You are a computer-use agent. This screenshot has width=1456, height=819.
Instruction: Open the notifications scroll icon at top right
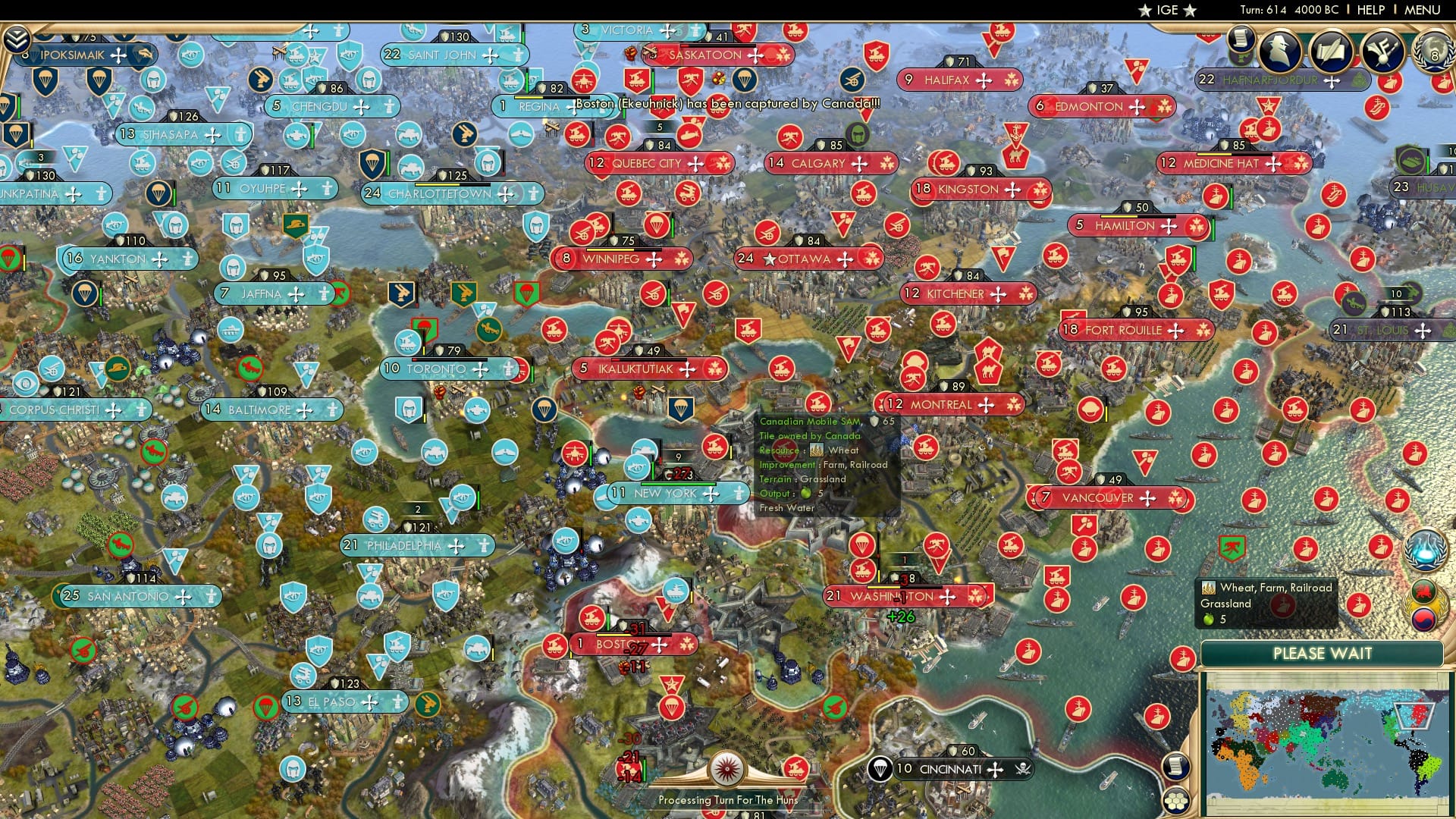coord(1241,41)
